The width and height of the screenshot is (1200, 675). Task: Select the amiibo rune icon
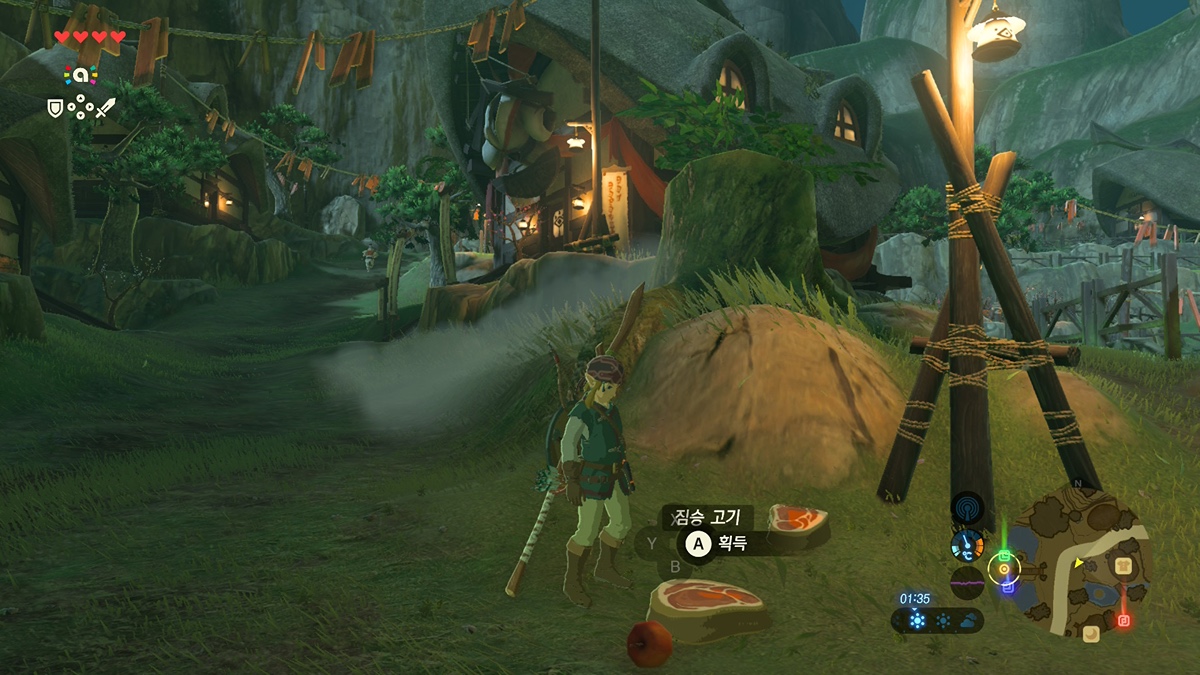[x=79, y=74]
